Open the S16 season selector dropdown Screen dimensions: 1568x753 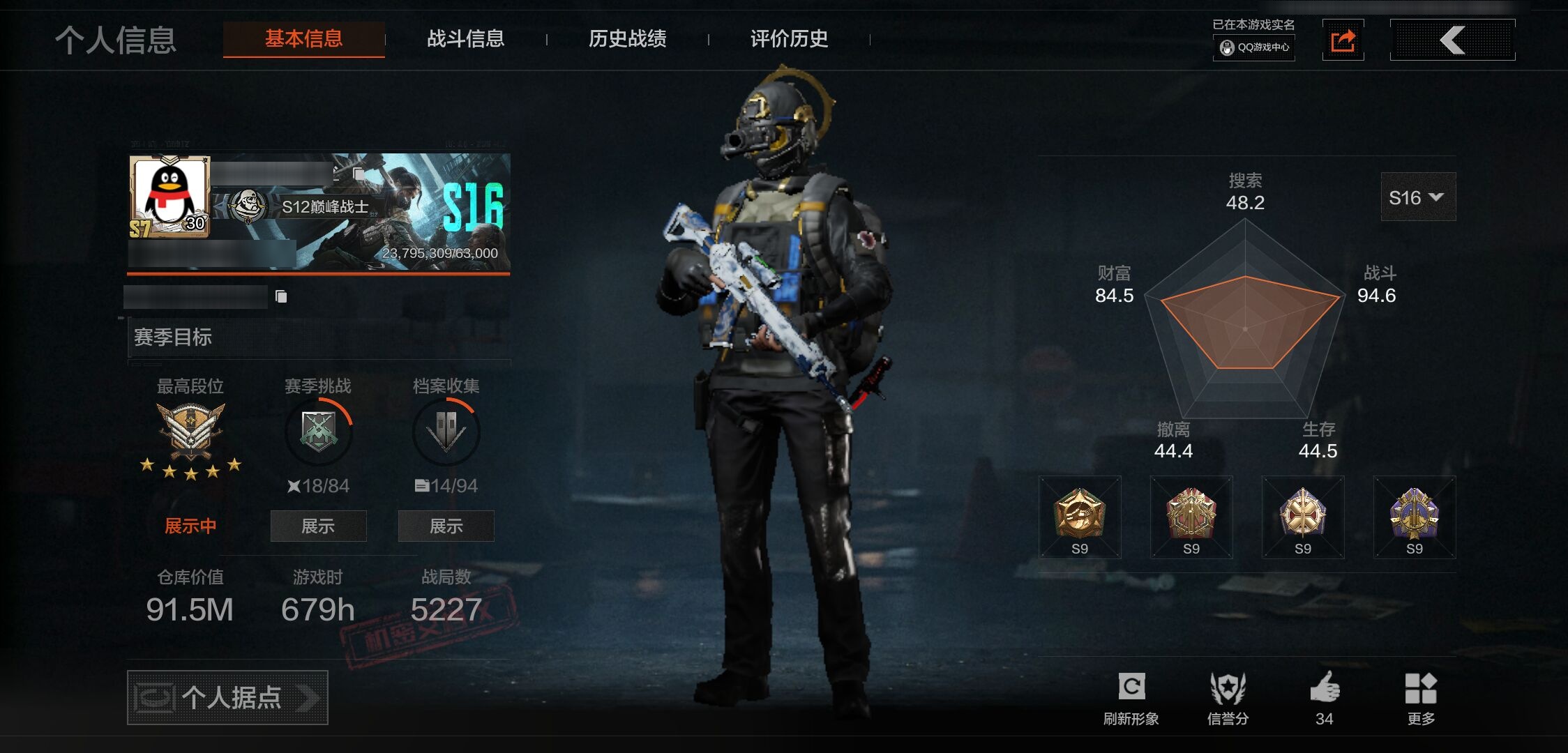1417,197
